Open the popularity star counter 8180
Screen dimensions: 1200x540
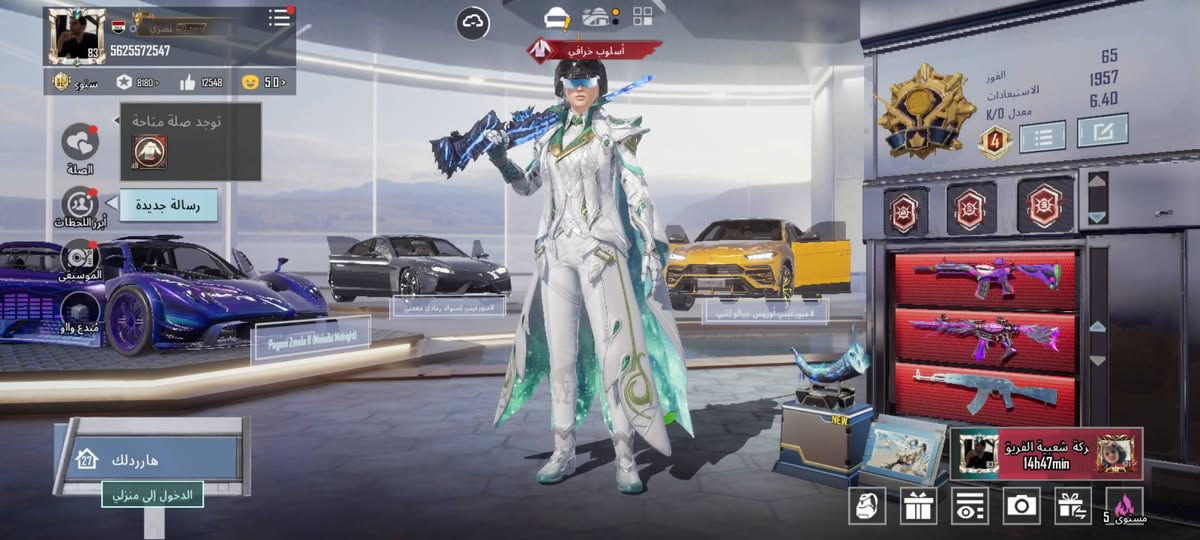pyautogui.click(x=138, y=82)
